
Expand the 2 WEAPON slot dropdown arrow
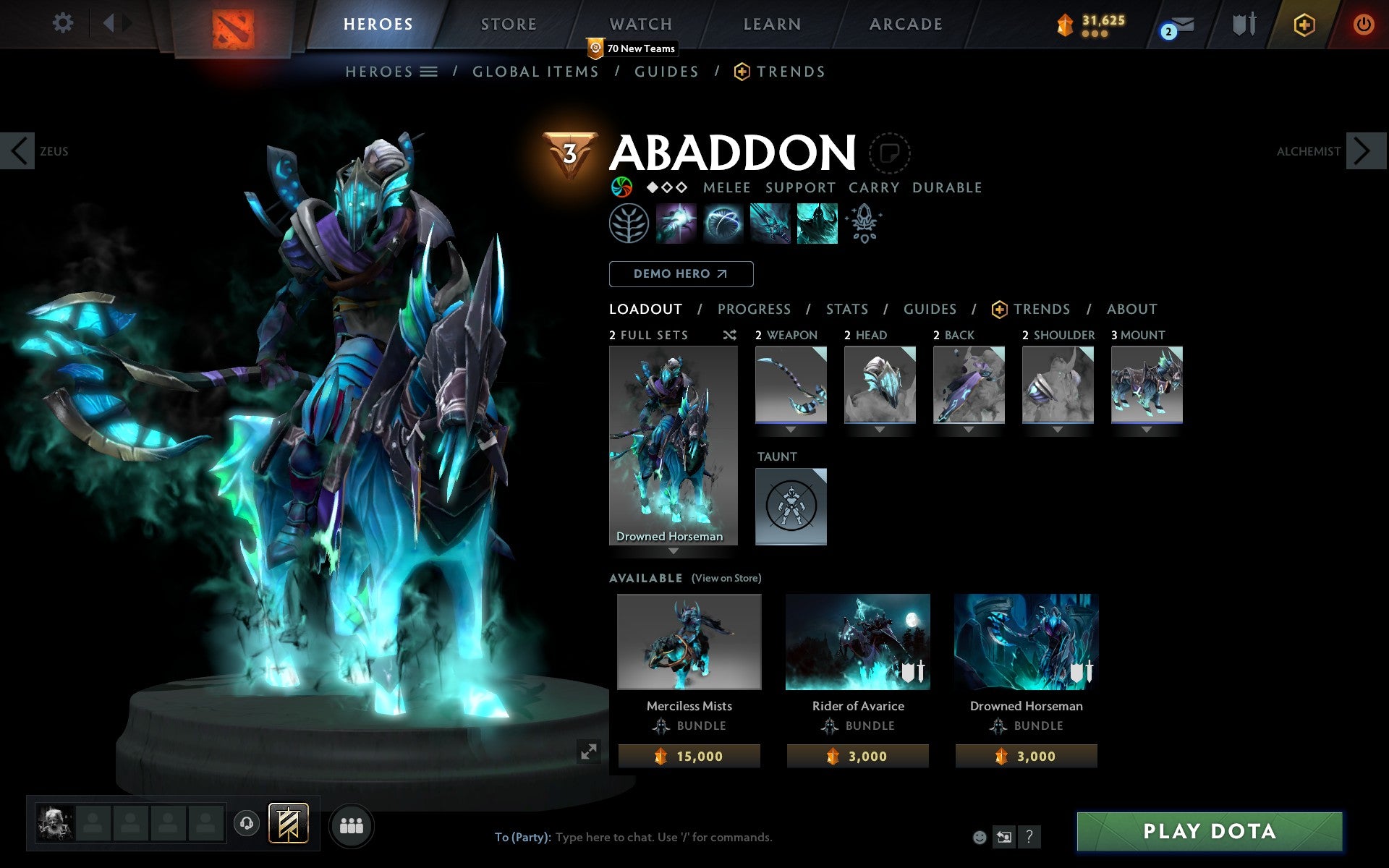click(790, 428)
